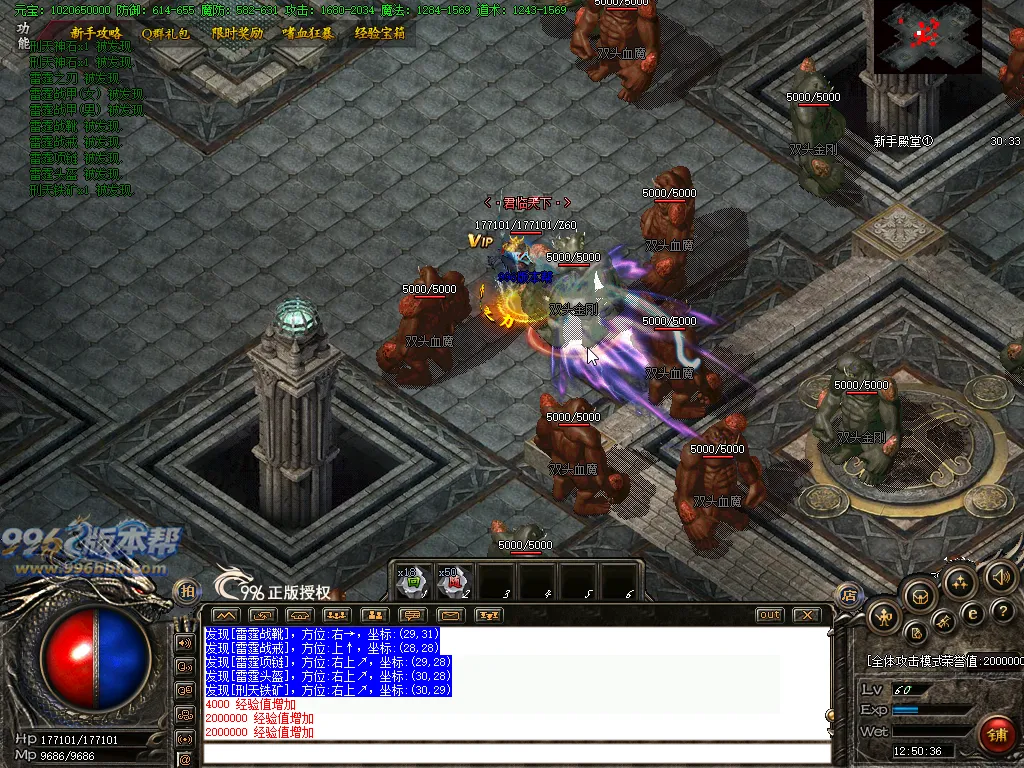Open the skills three-stars icon
This screenshot has width=1024, height=768.
point(959,583)
